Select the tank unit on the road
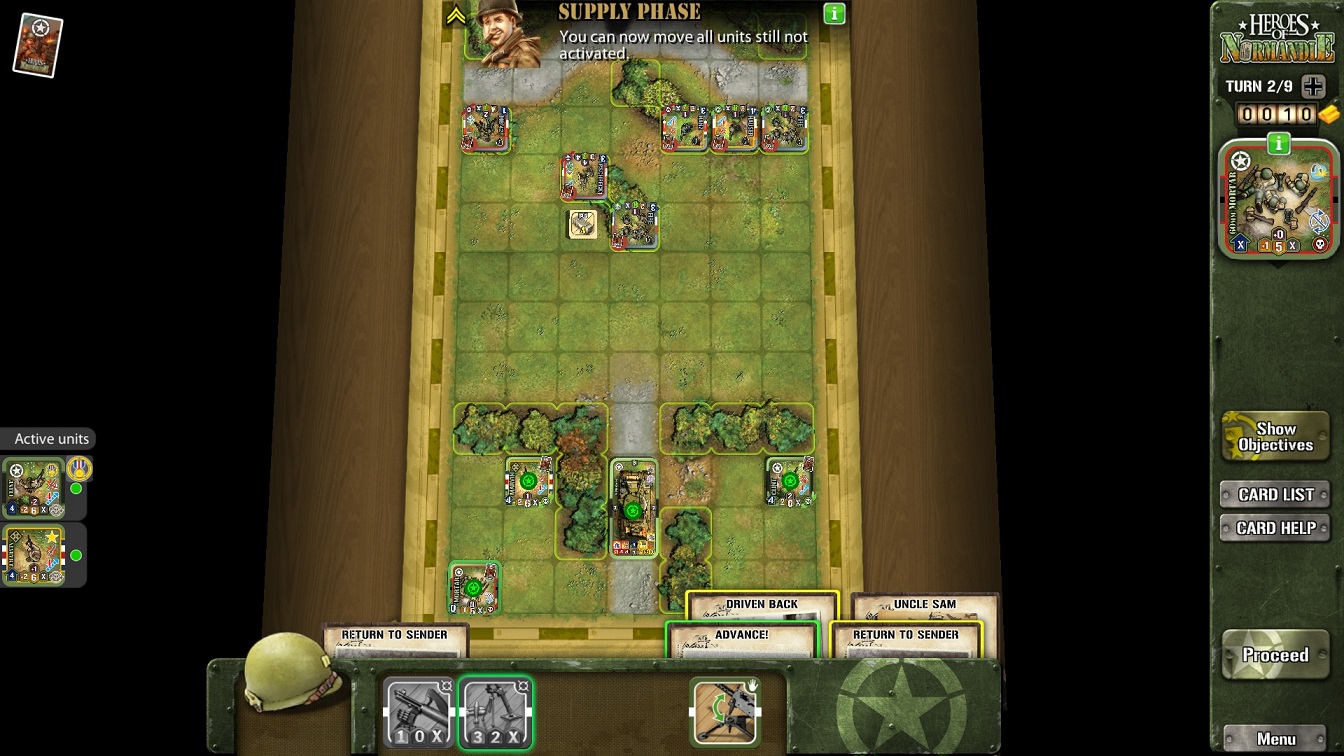 tap(633, 508)
